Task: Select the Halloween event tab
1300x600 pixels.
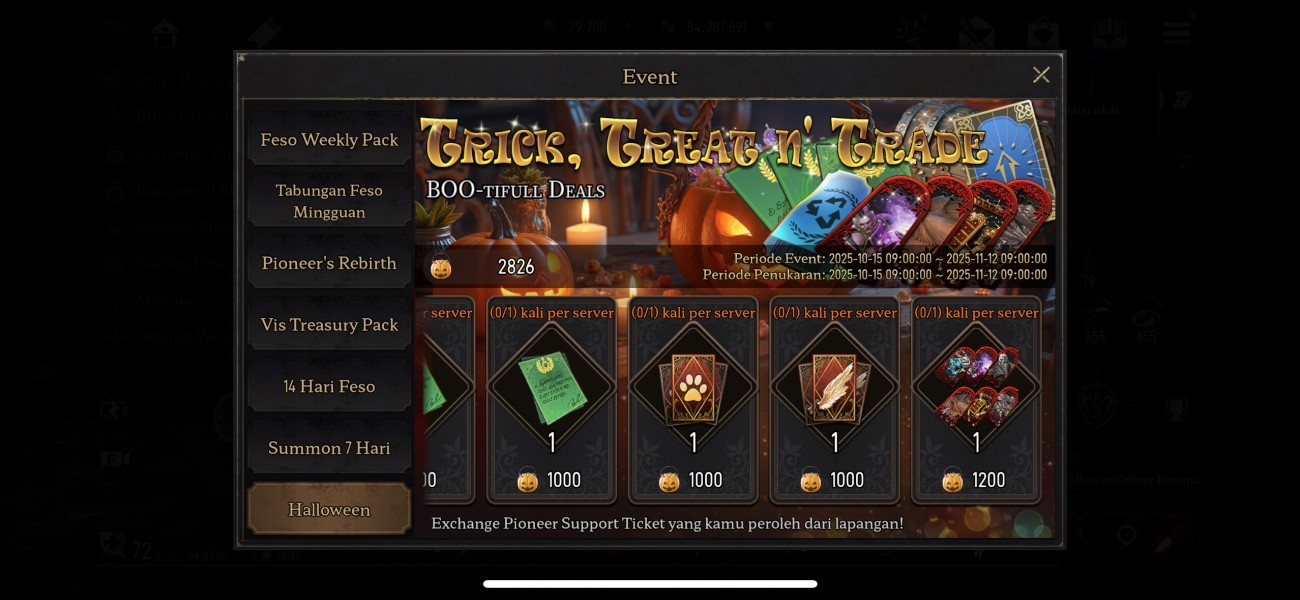Action: point(329,510)
